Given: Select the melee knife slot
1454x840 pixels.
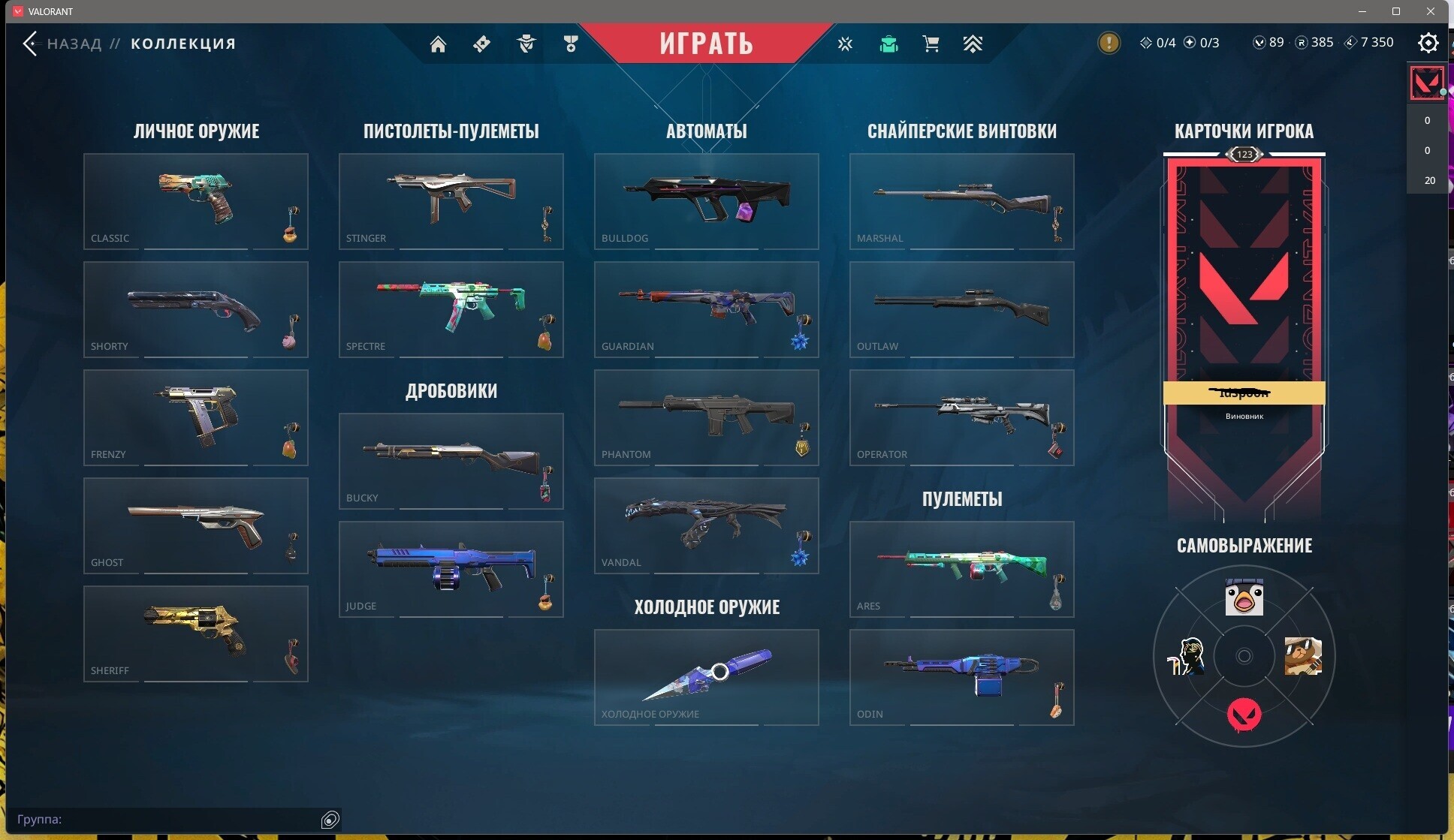Looking at the screenshot, I should 706,676.
